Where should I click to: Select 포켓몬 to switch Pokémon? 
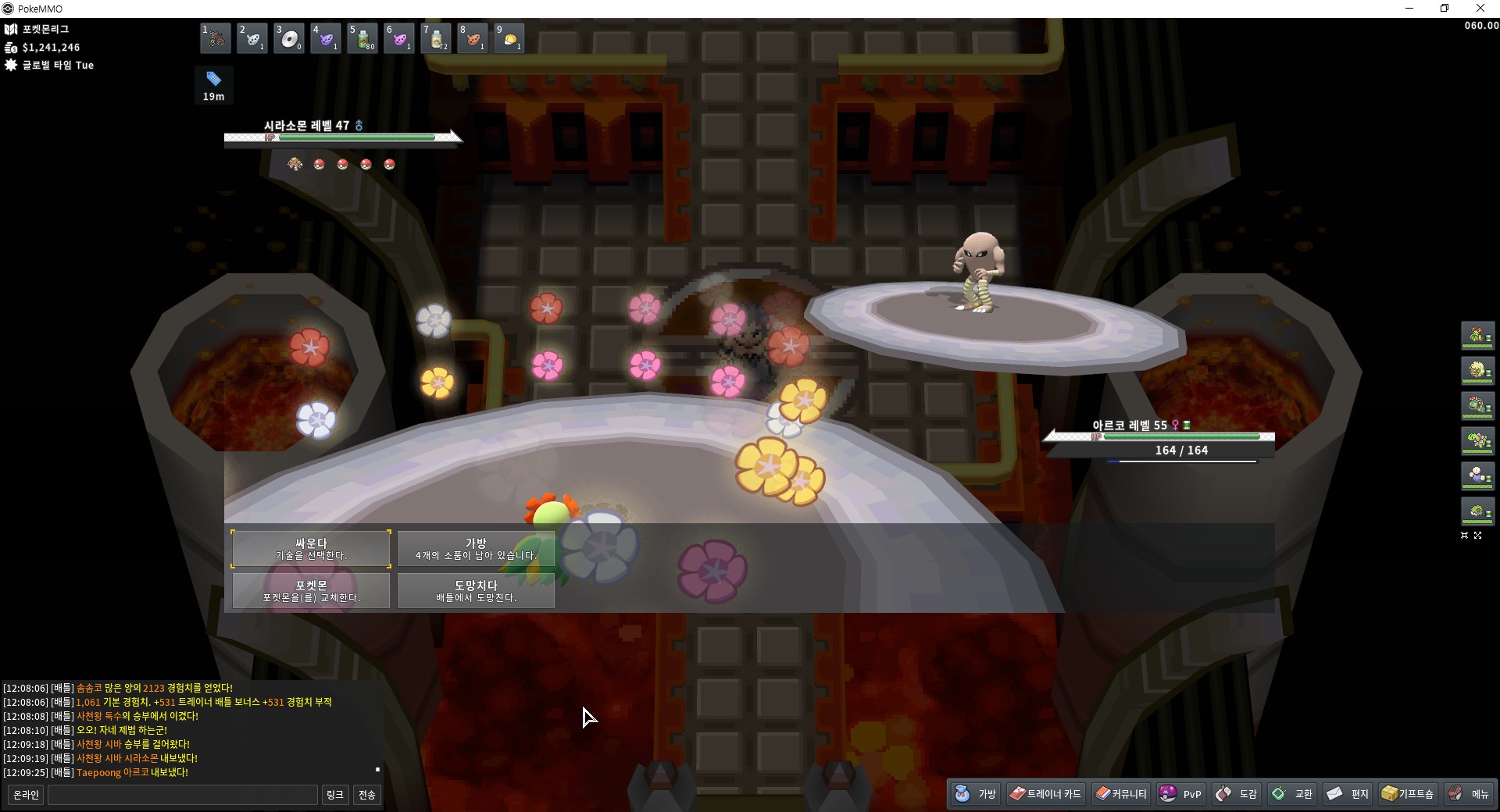click(311, 591)
